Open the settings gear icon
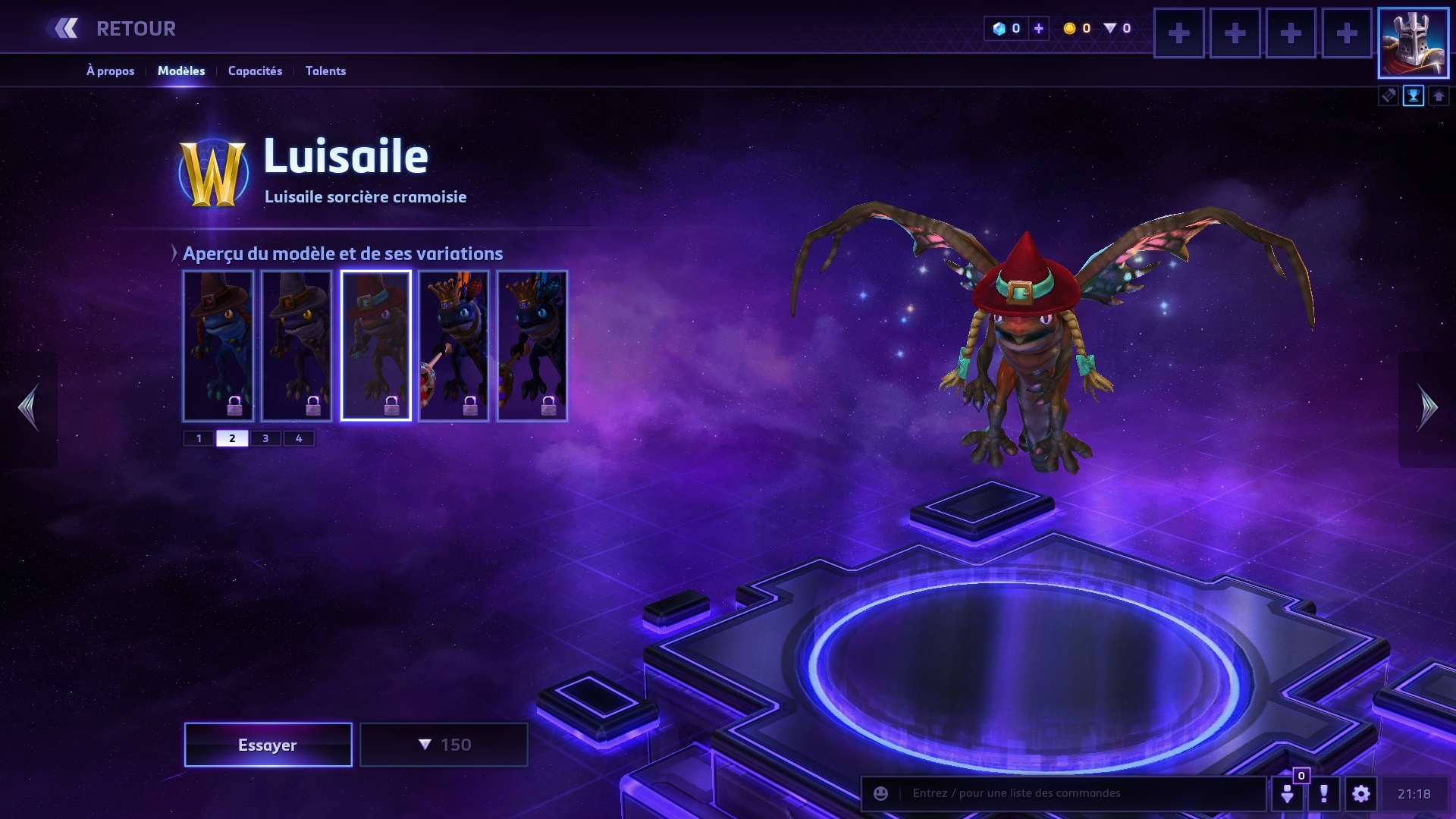Screen dimensions: 1456x819 pyautogui.click(x=1361, y=794)
